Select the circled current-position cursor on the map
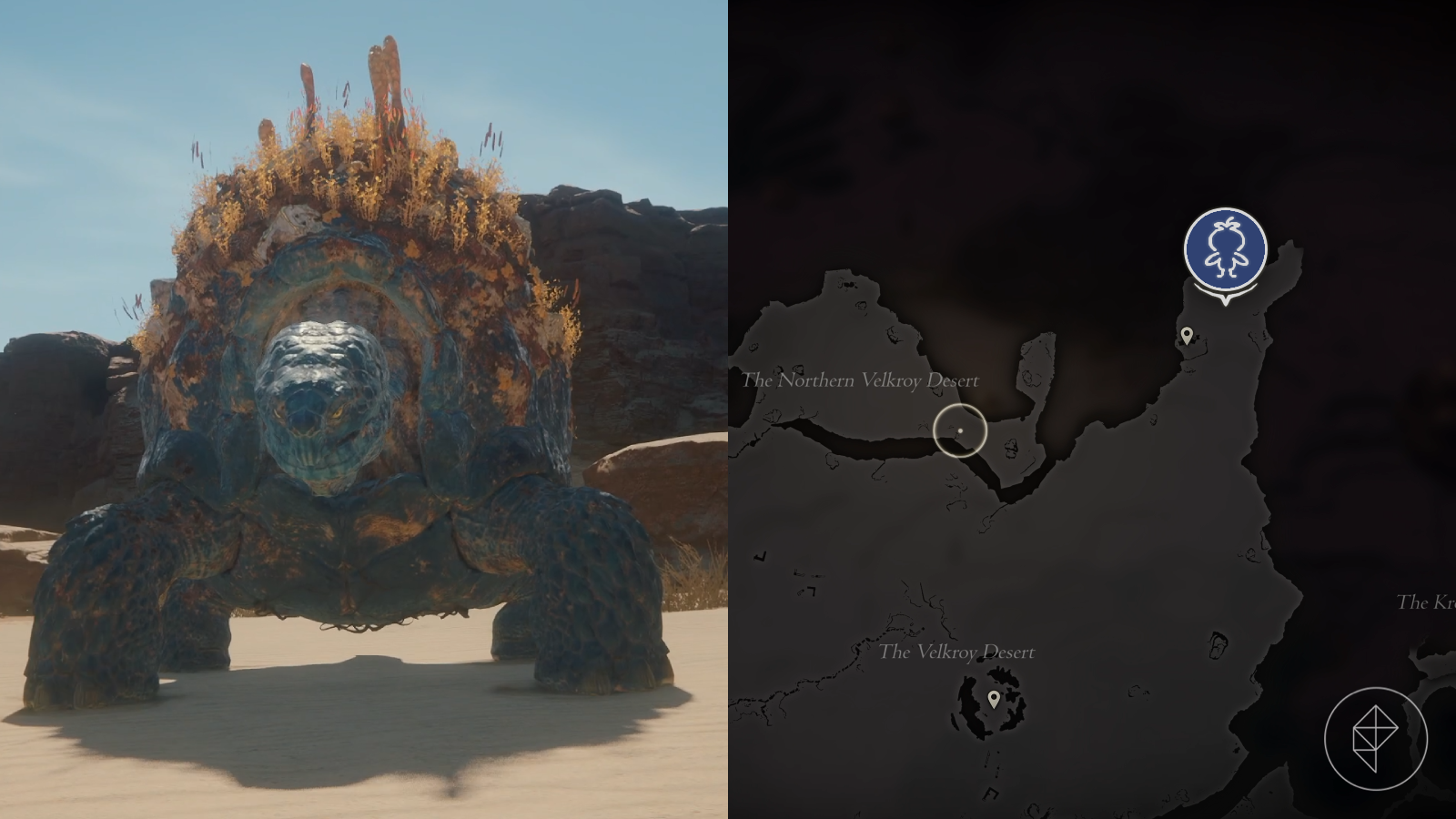 point(962,430)
